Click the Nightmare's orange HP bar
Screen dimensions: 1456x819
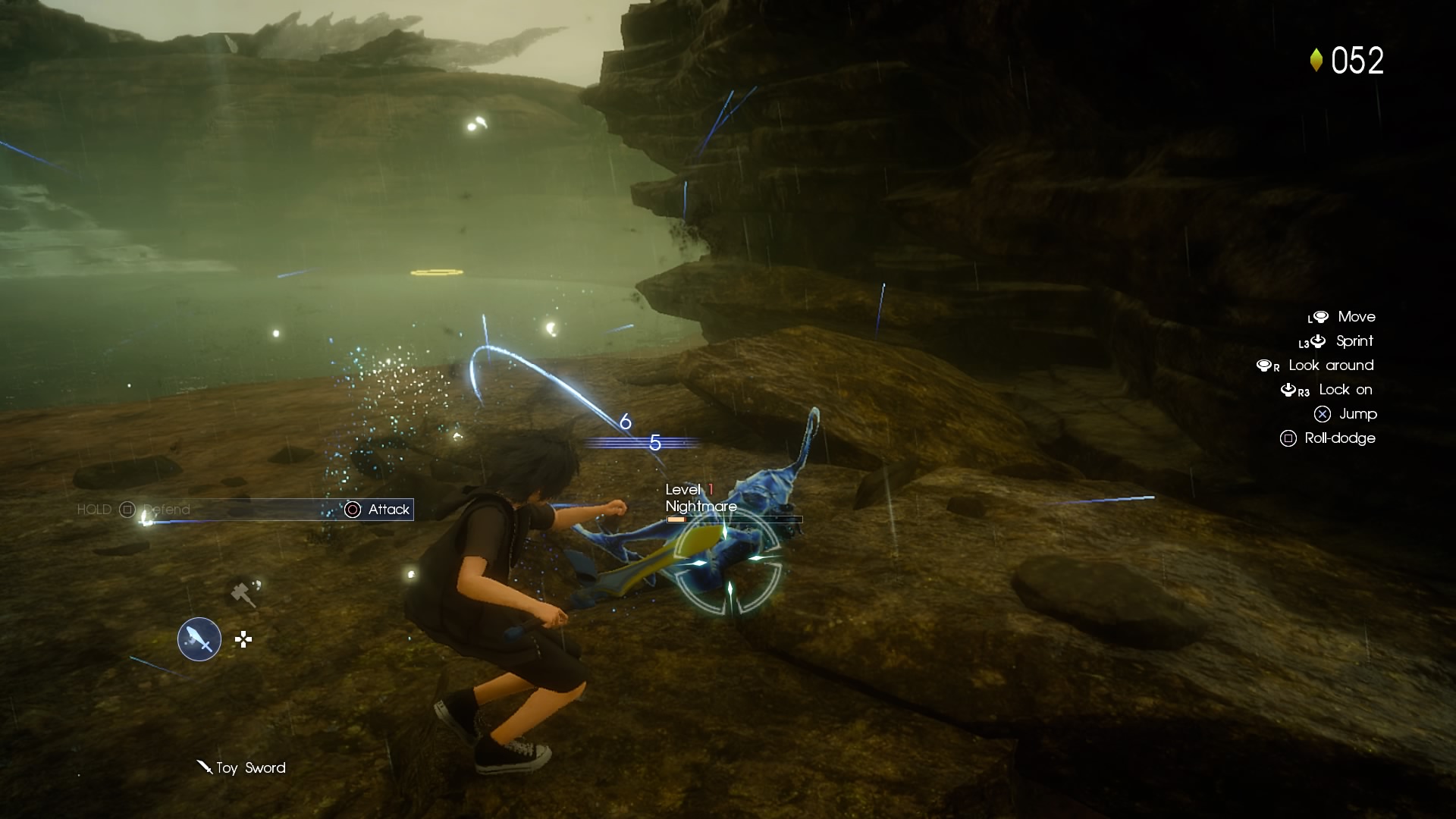[x=677, y=519]
